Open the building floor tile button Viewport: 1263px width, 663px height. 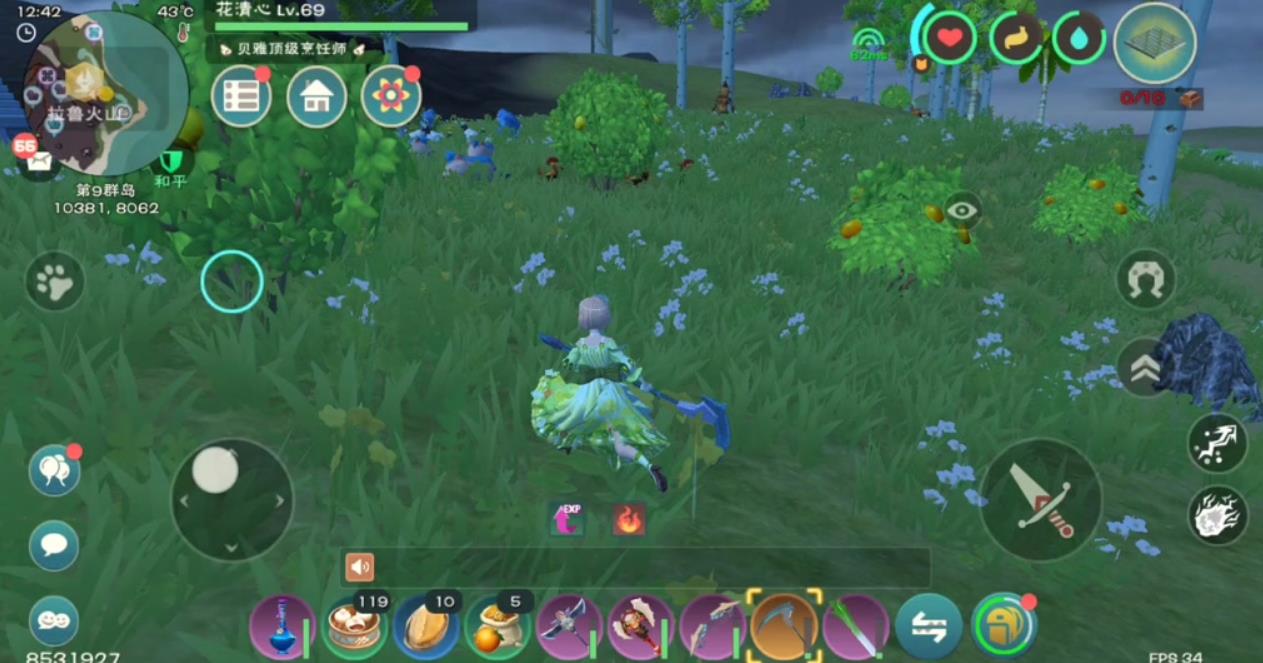[x=1155, y=43]
